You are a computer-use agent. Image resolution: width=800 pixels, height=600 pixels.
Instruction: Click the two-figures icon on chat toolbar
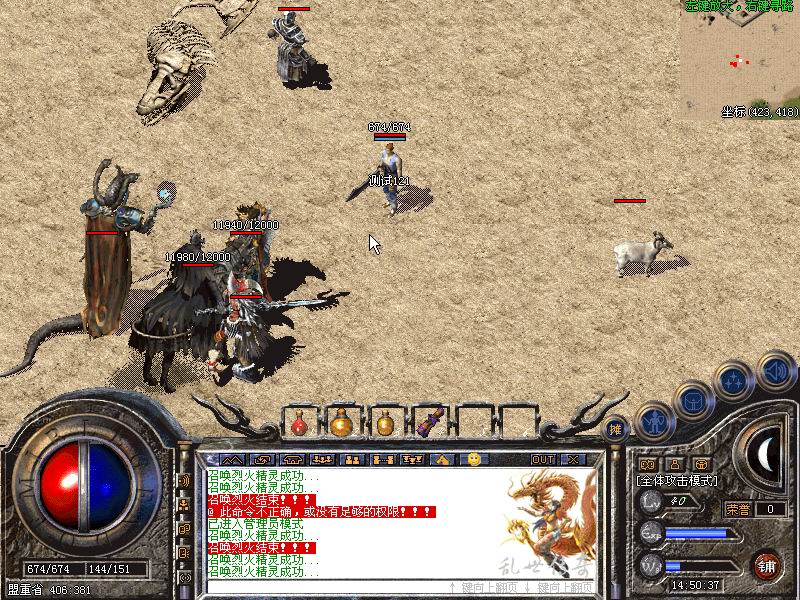click(x=352, y=459)
